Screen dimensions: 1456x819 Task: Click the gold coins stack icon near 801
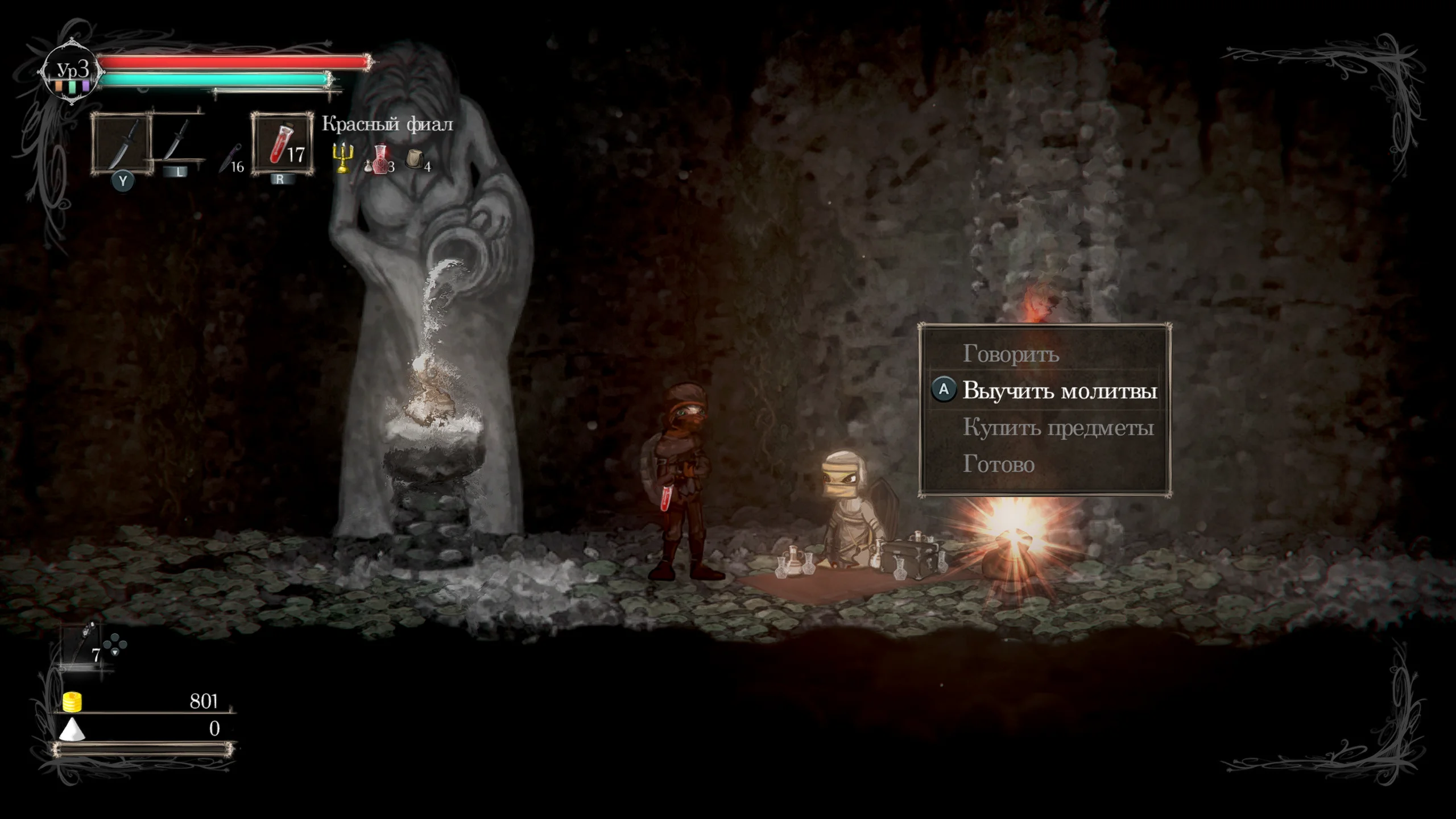(x=72, y=701)
